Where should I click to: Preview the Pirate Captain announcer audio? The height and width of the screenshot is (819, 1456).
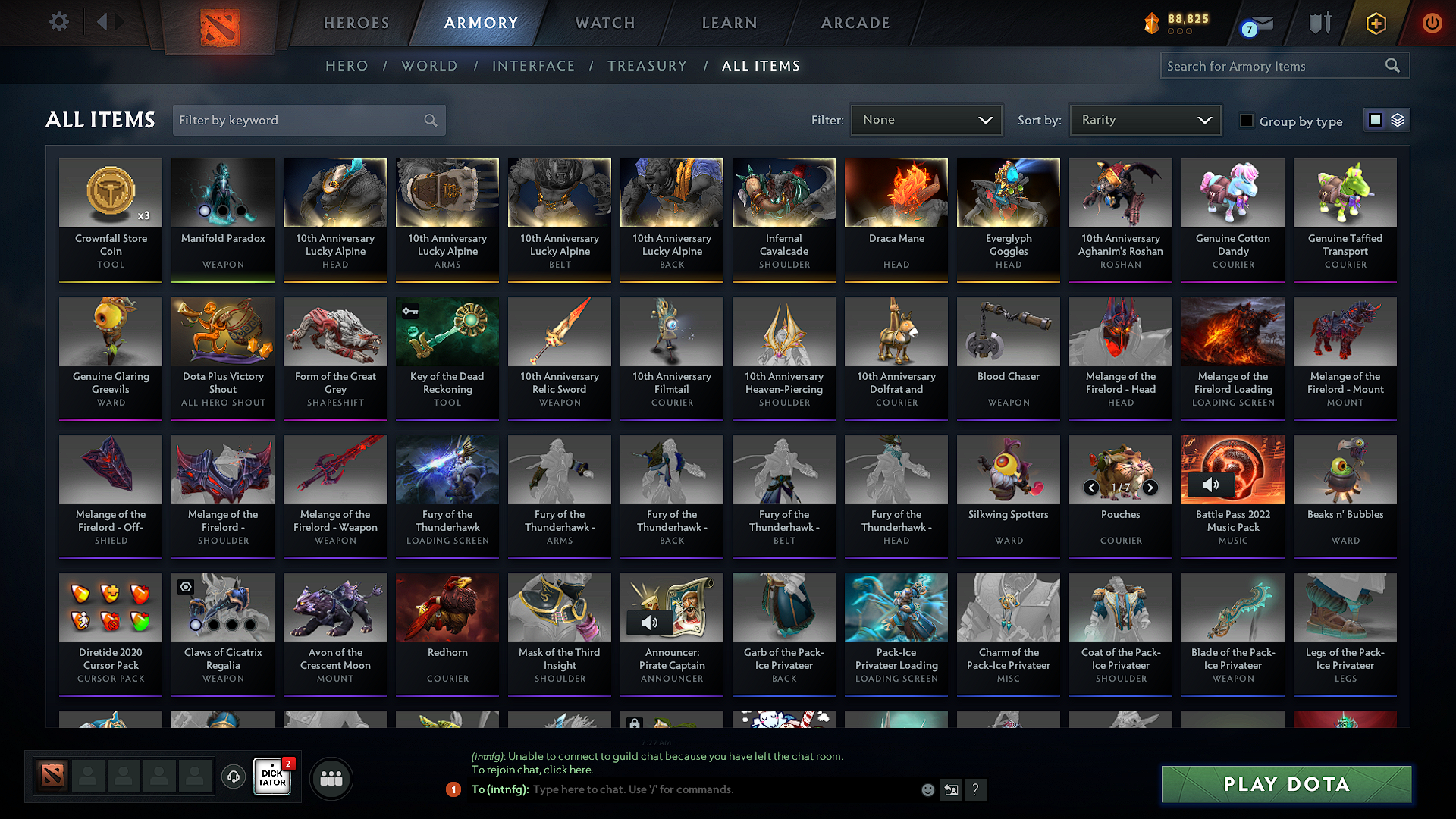click(649, 623)
